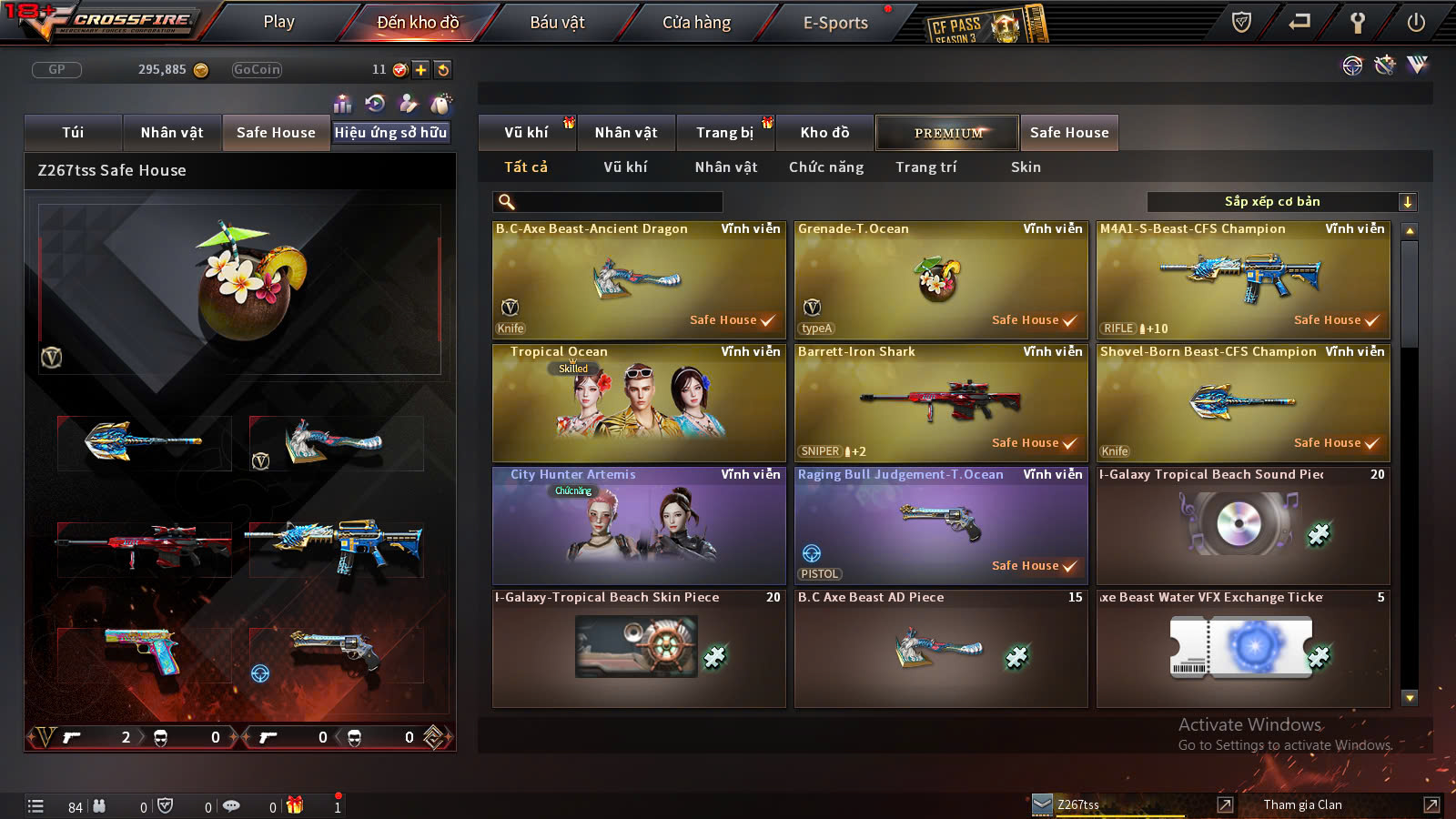Click the clan shield icon in bottom bar
Screen dimensions: 1456x819
coord(167,804)
